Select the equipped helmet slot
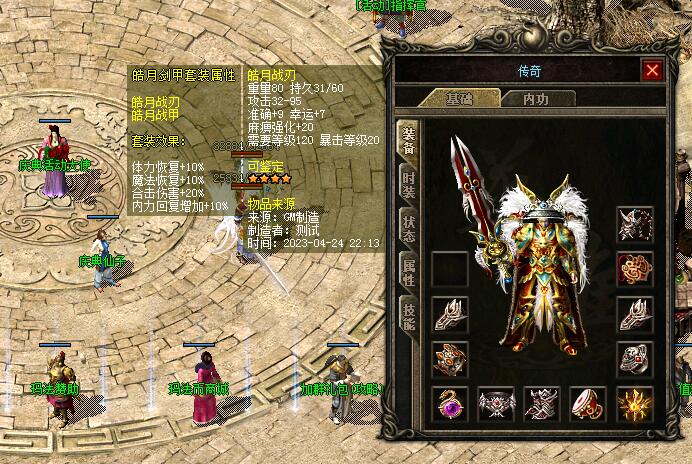 click(635, 224)
